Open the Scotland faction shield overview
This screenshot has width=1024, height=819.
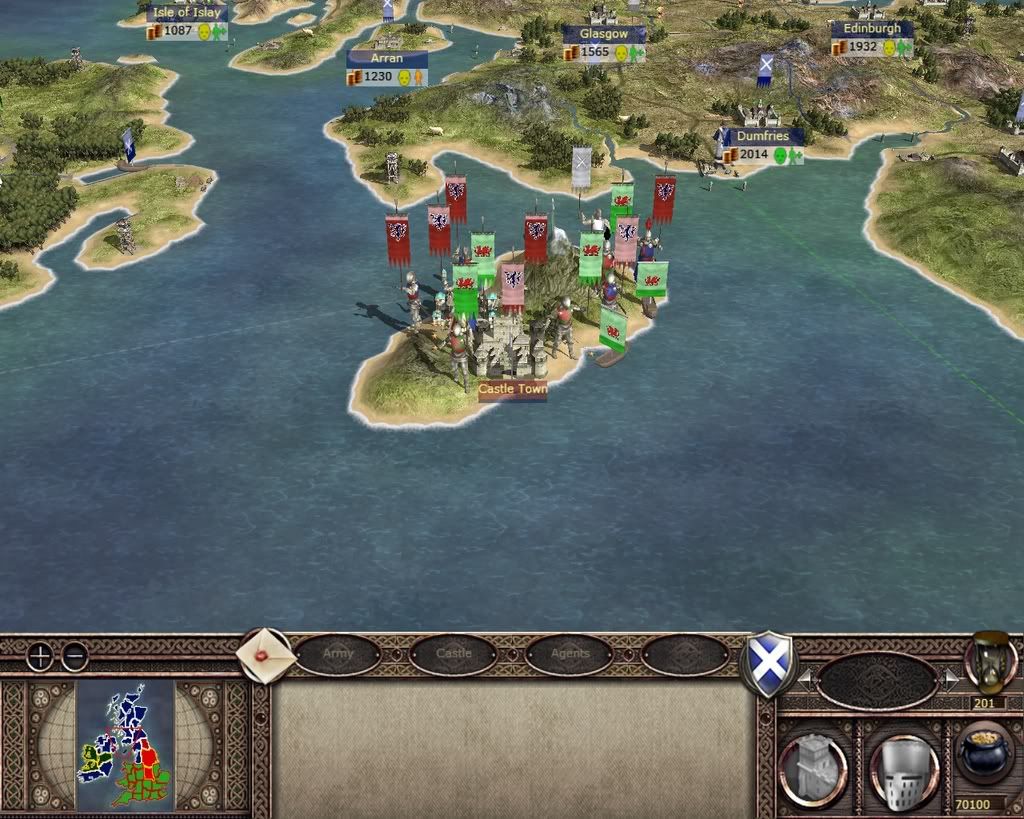[767, 663]
